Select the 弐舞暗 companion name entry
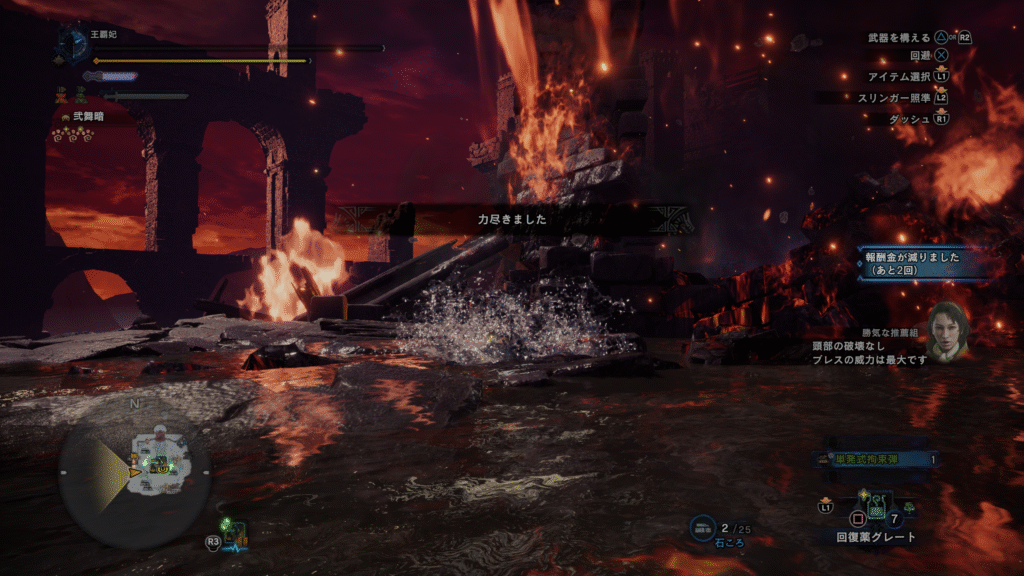The height and width of the screenshot is (576, 1024). [87, 117]
